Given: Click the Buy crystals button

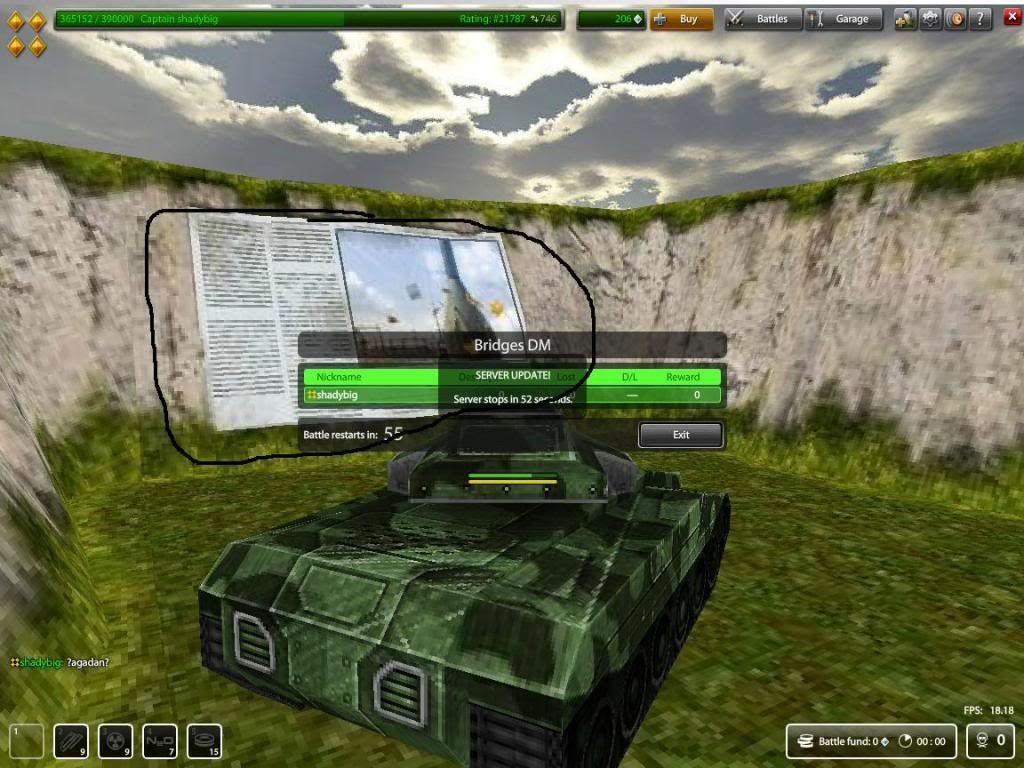Looking at the screenshot, I should point(681,19).
